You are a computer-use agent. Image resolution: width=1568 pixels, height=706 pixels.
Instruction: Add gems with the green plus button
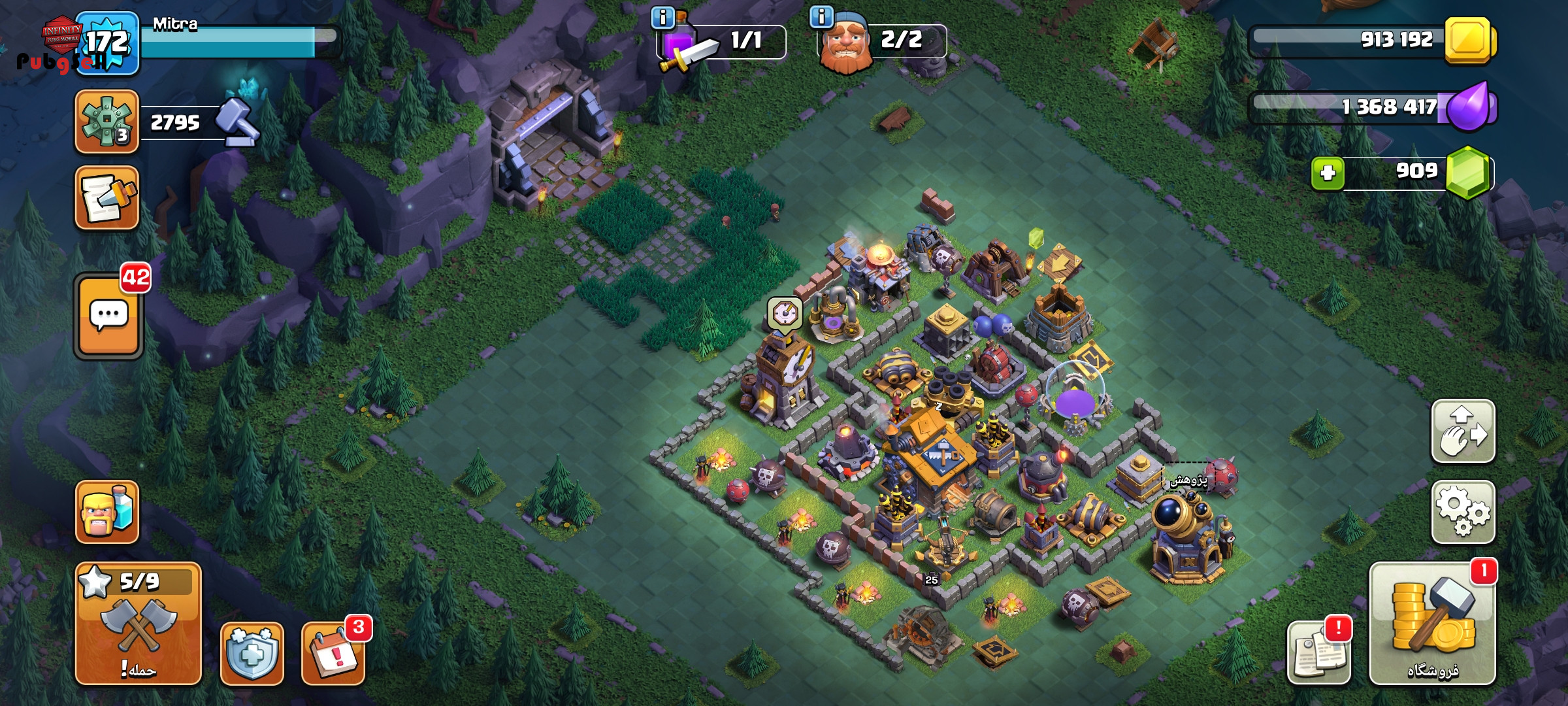1328,173
